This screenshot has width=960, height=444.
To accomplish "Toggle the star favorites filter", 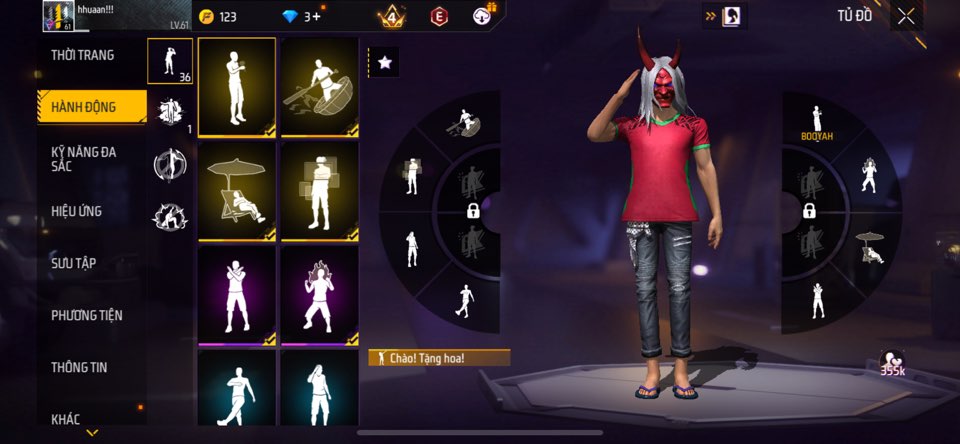I will click(x=384, y=62).
